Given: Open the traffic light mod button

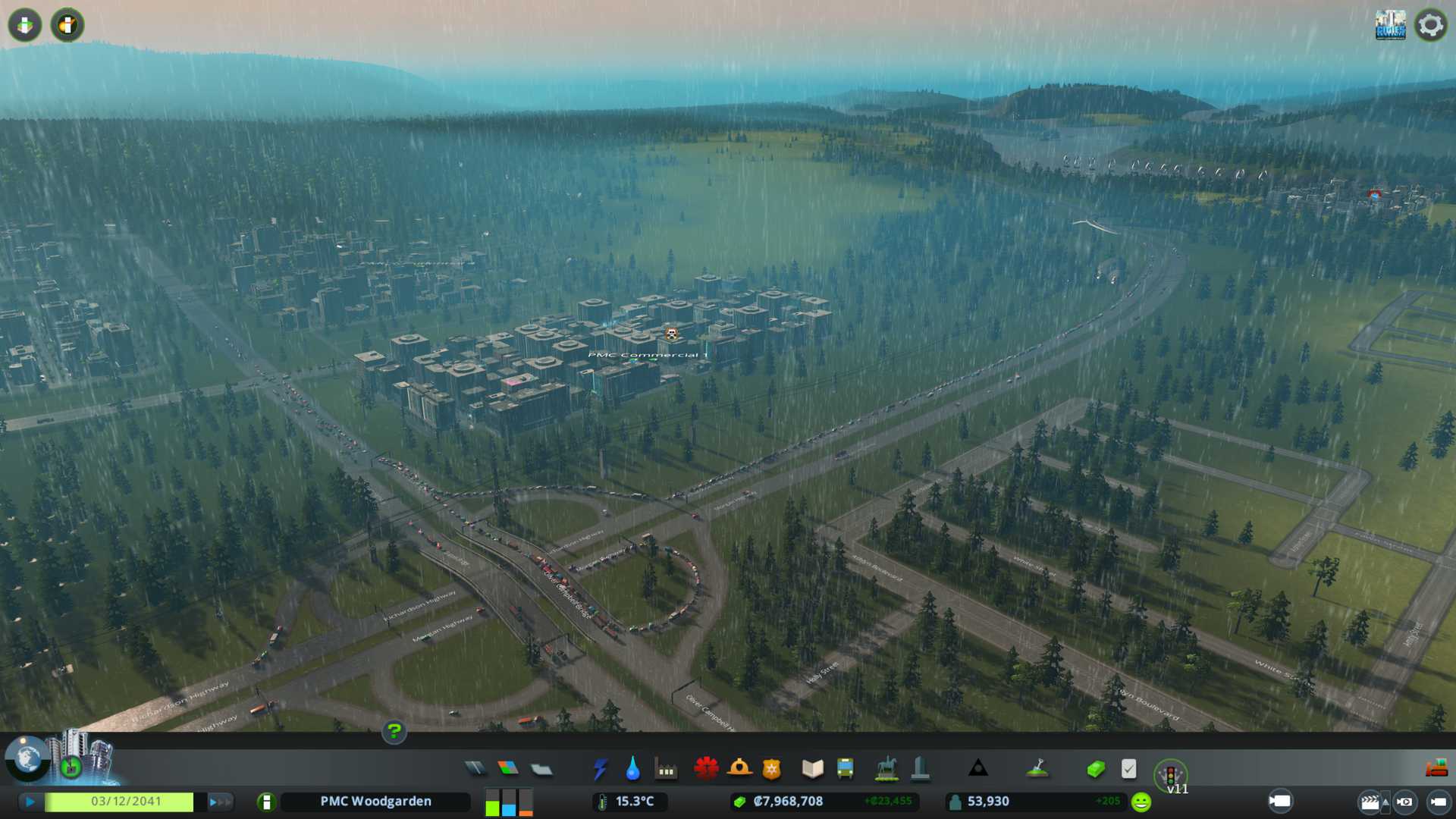Looking at the screenshot, I should click(1170, 775).
